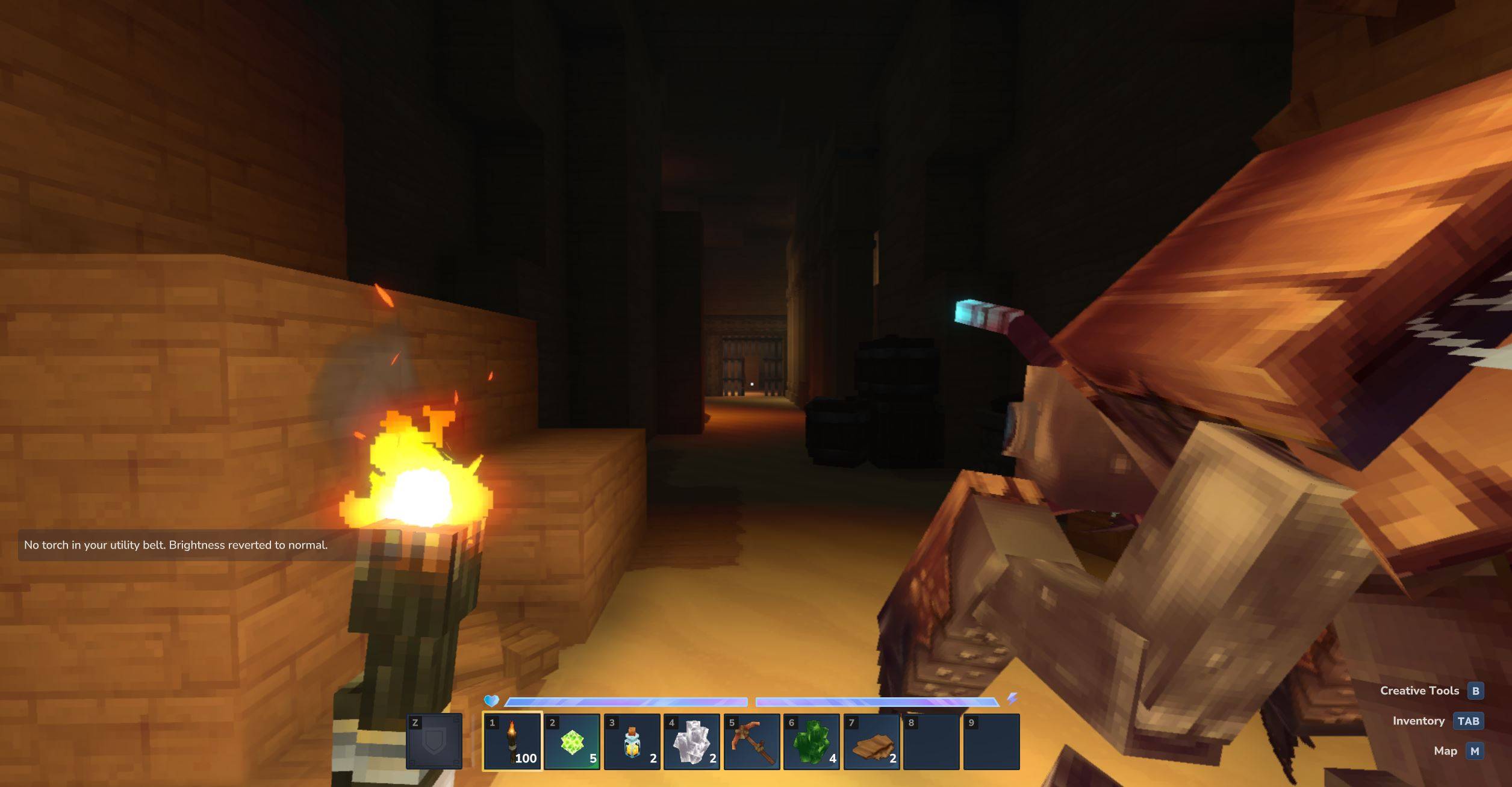1512x787 pixels.
Task: Pick the wooden planks slot
Action: point(871,741)
